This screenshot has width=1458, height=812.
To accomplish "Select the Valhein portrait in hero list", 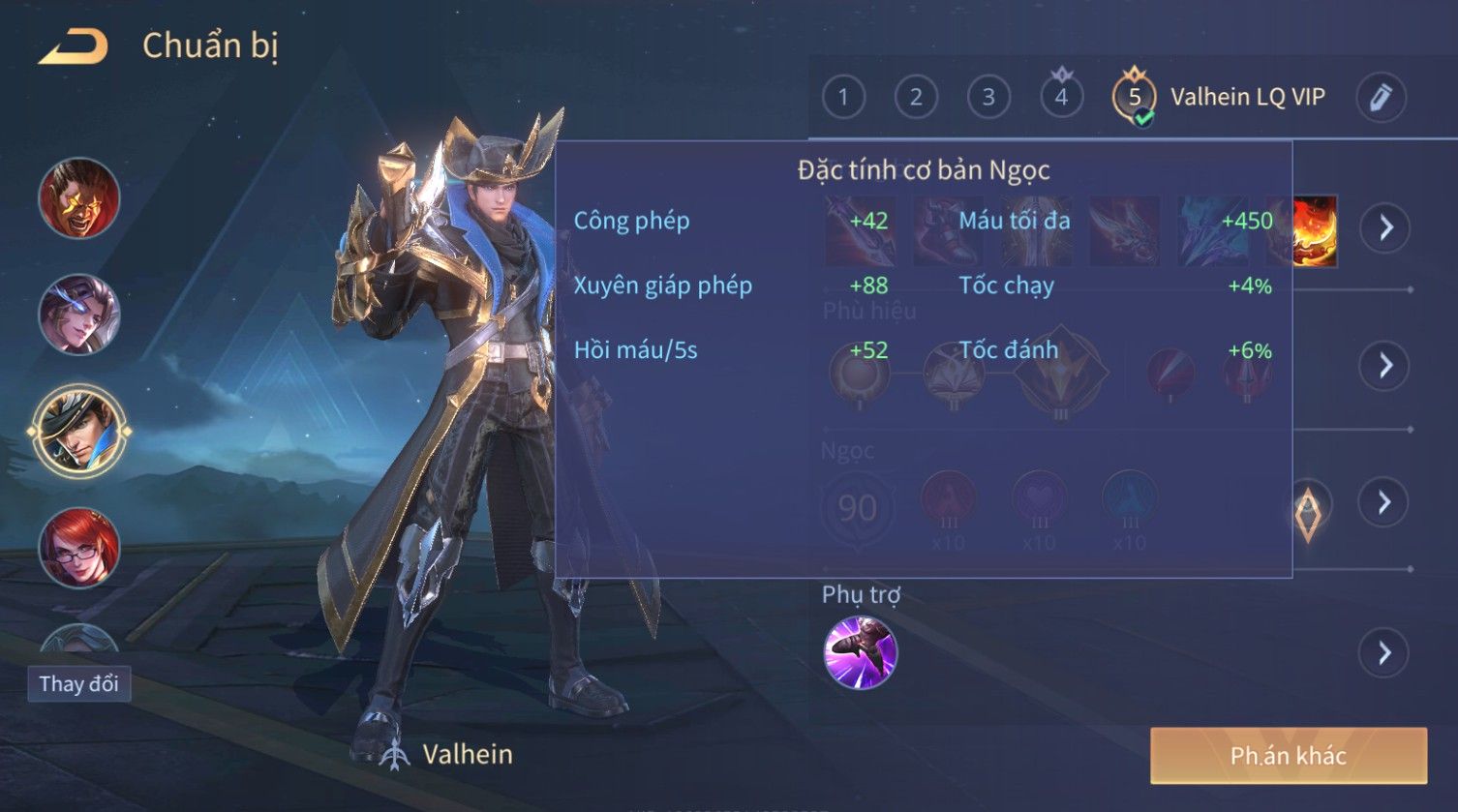I will pos(78,431).
